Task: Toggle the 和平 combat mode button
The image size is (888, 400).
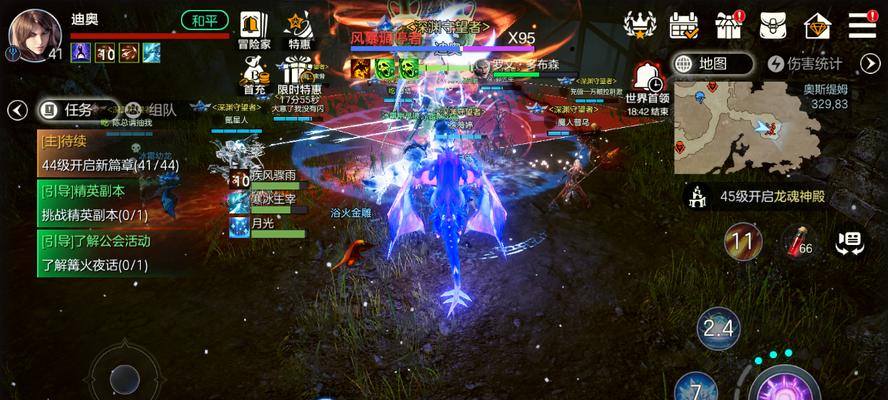Action: [x=205, y=20]
